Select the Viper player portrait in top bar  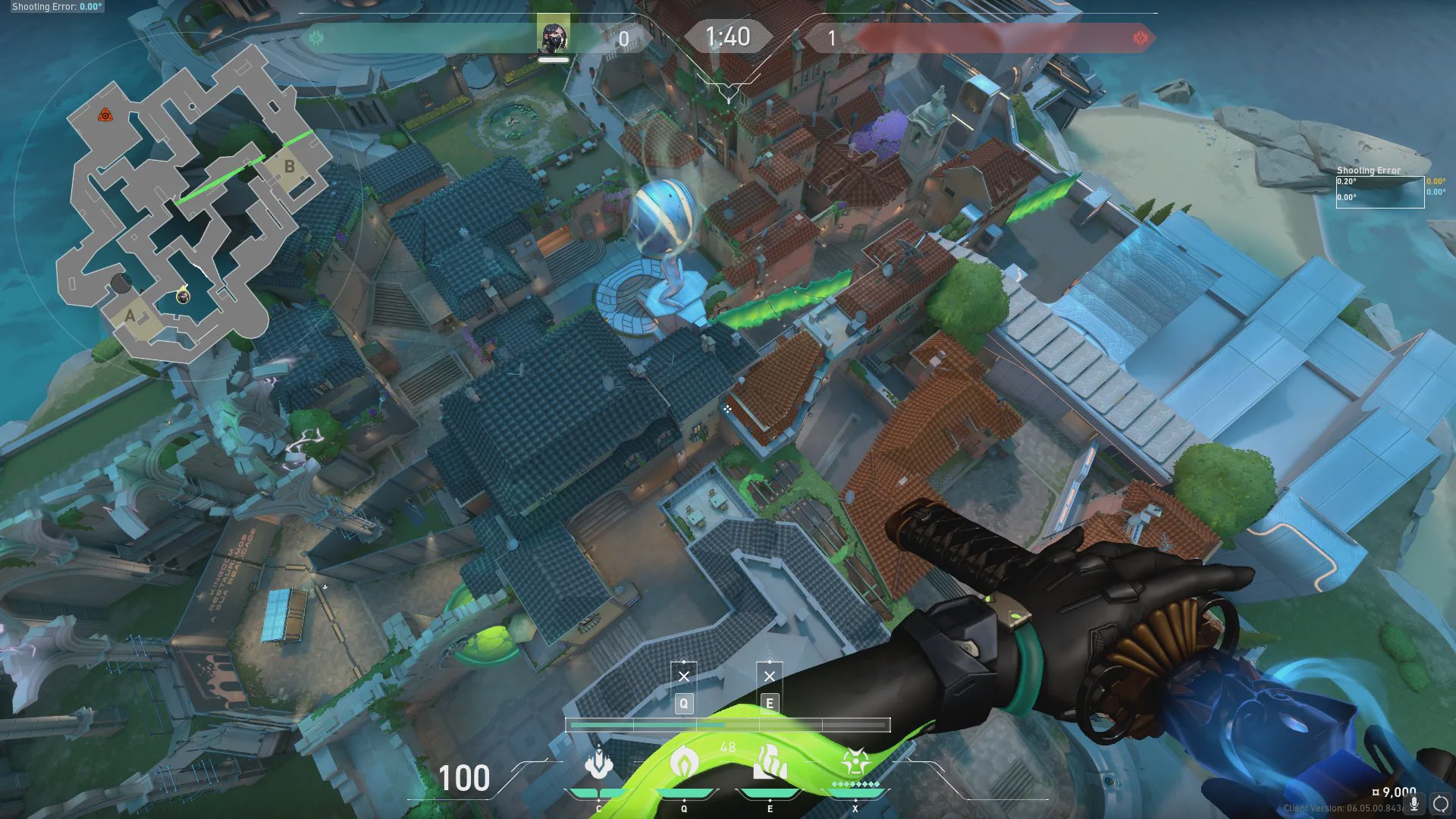553,36
